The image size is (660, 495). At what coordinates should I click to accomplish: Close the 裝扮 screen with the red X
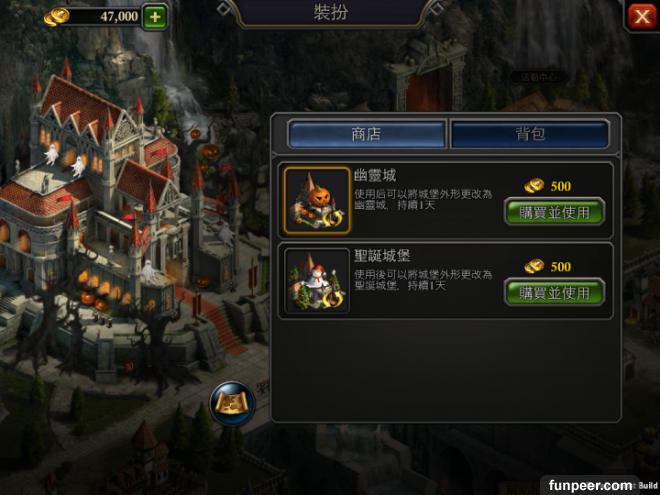coord(641,16)
